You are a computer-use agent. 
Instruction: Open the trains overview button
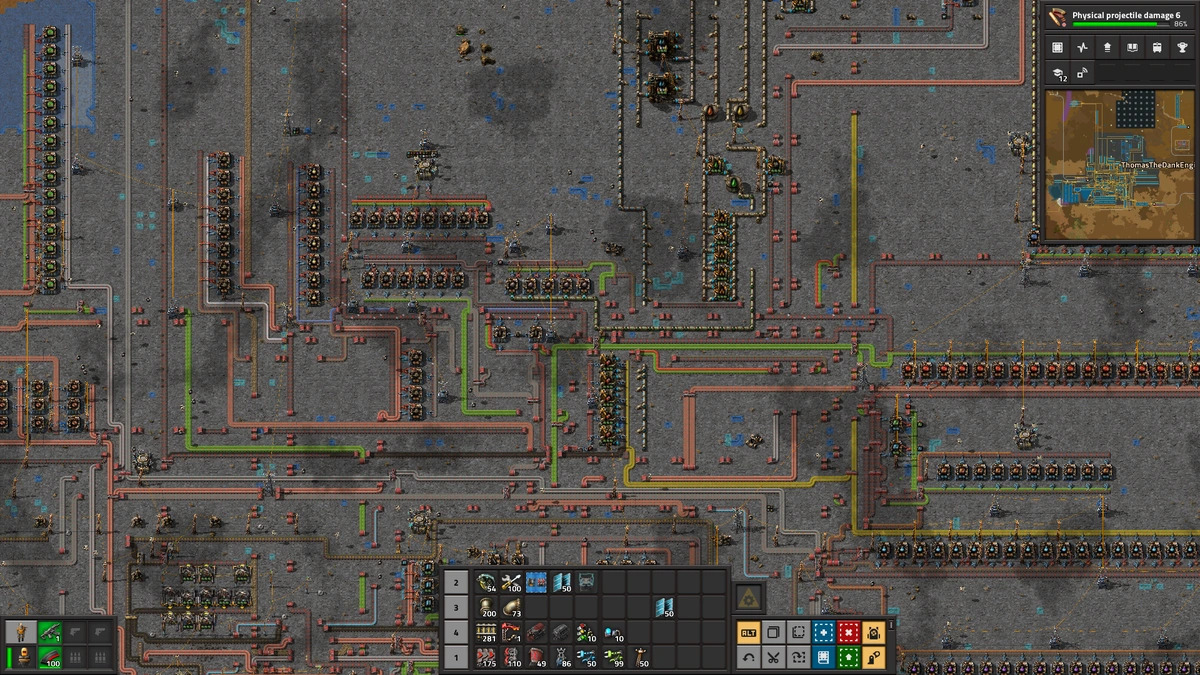1156,47
